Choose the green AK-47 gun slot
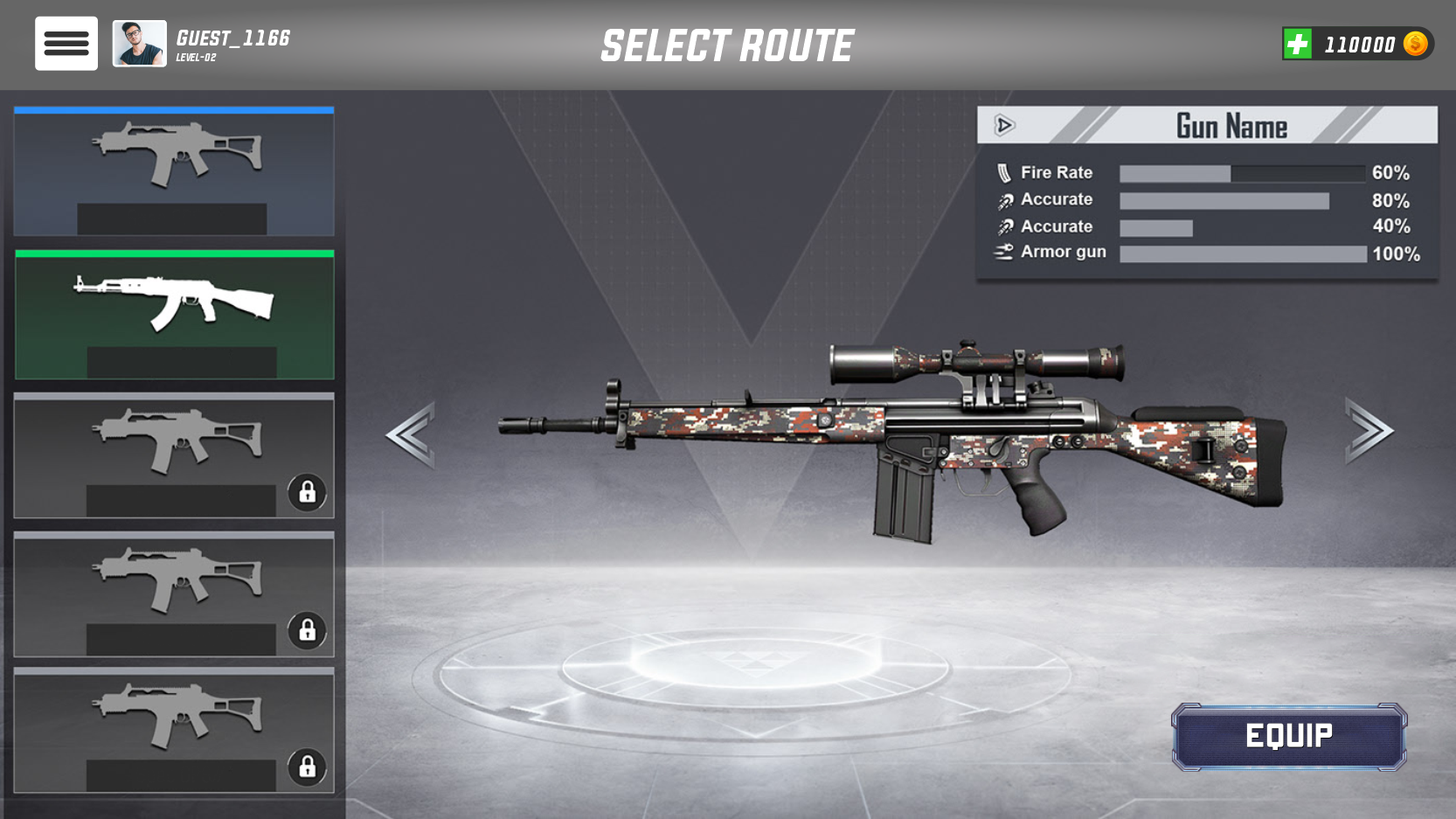 (174, 315)
